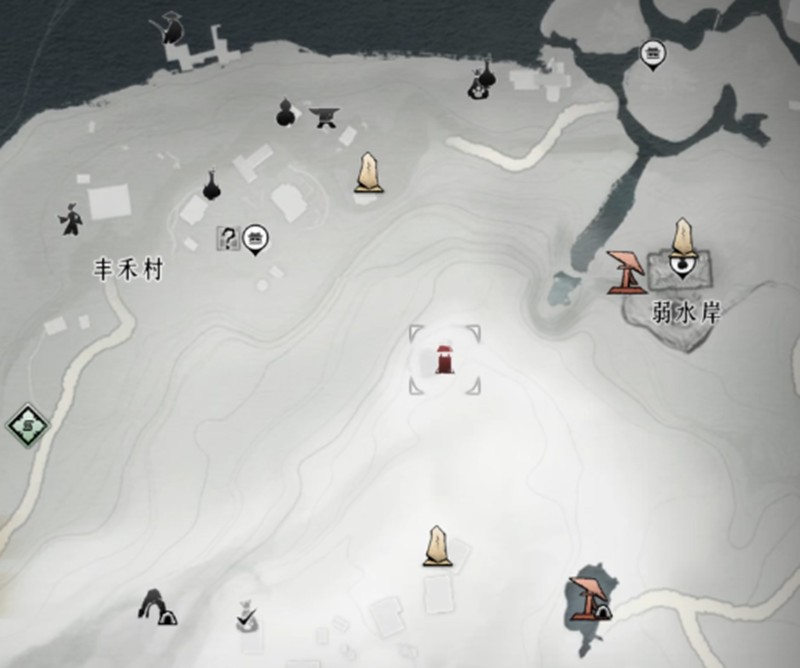Click the anvil blacksmith map marker

click(323, 117)
